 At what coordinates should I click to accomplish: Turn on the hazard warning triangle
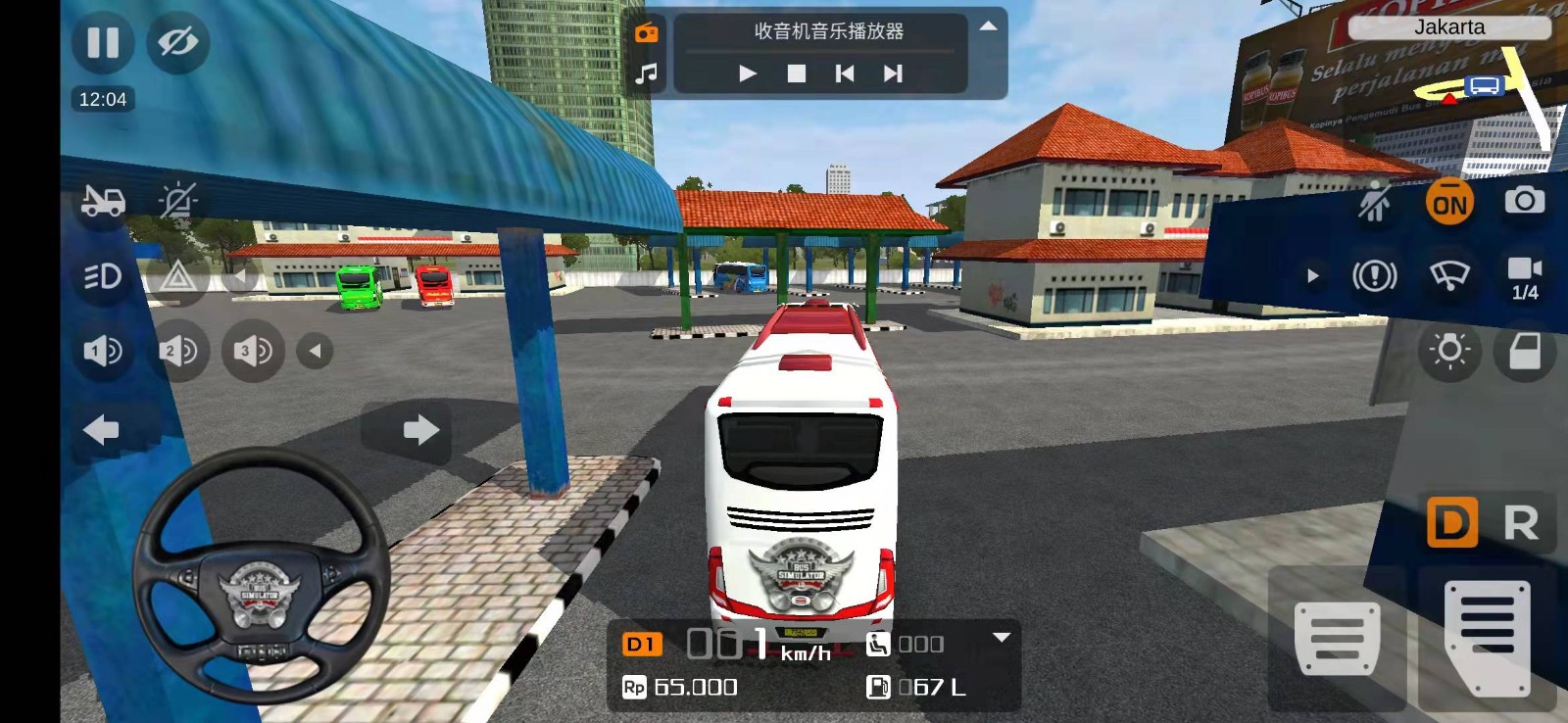[177, 276]
